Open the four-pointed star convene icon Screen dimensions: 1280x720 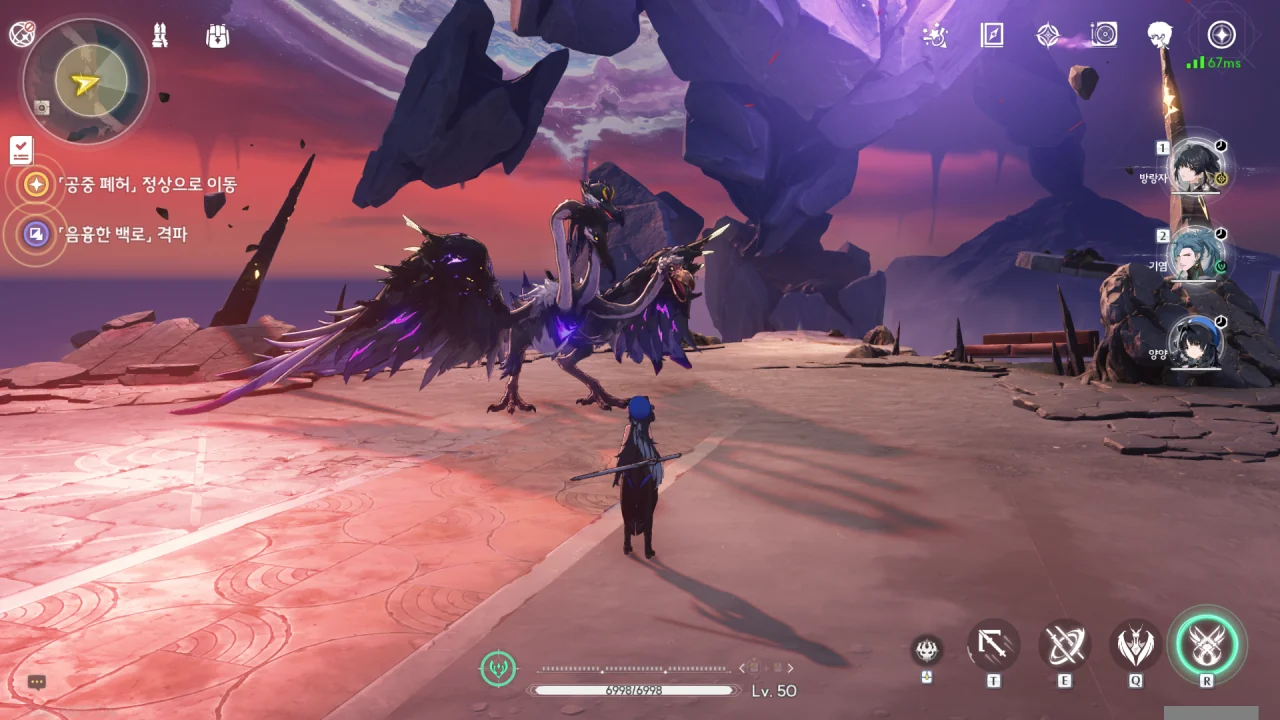coord(1047,36)
